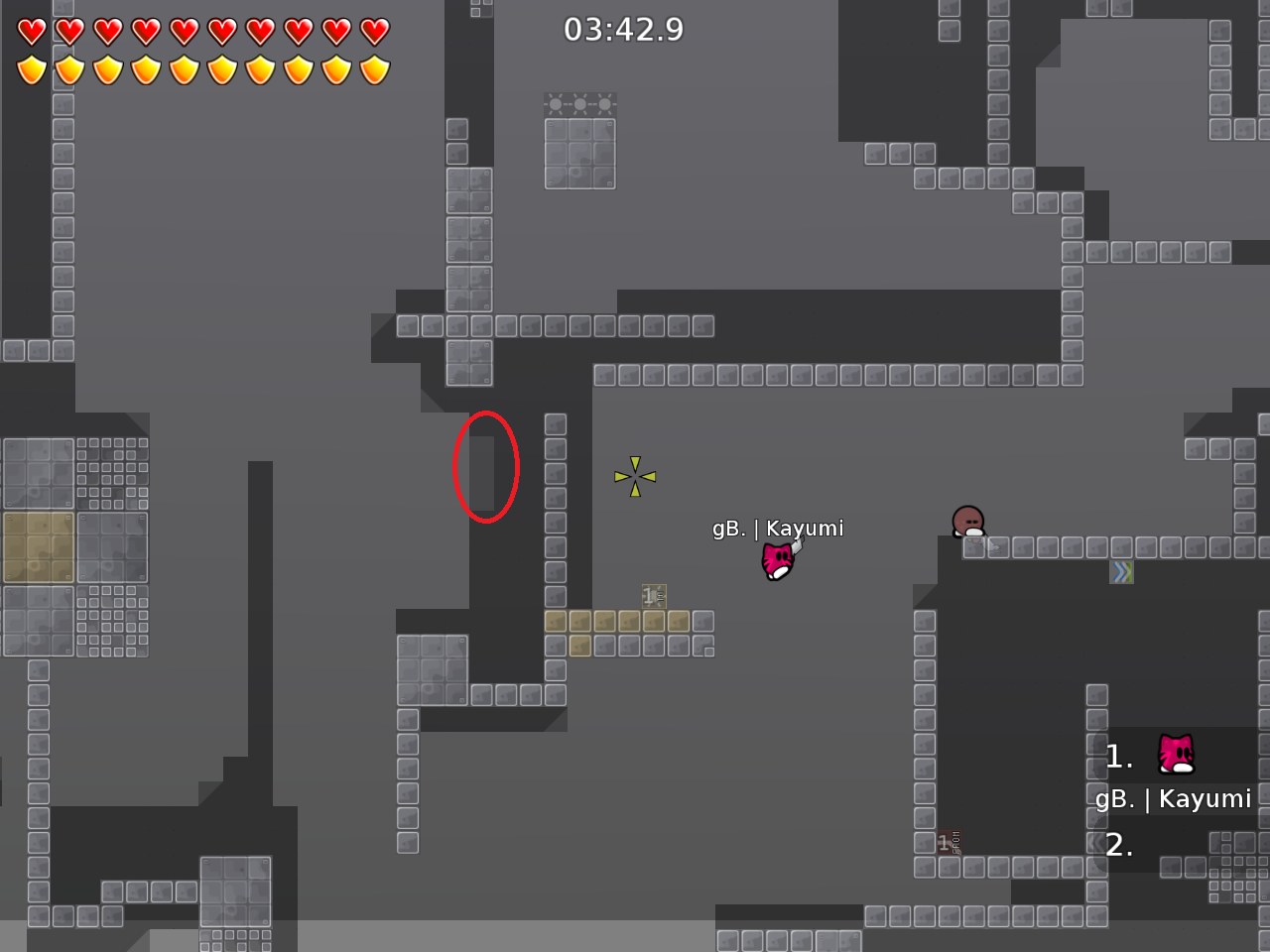The height and width of the screenshot is (952, 1270).
Task: Click the checkpoint 1 marker tile
Action: tap(652, 596)
